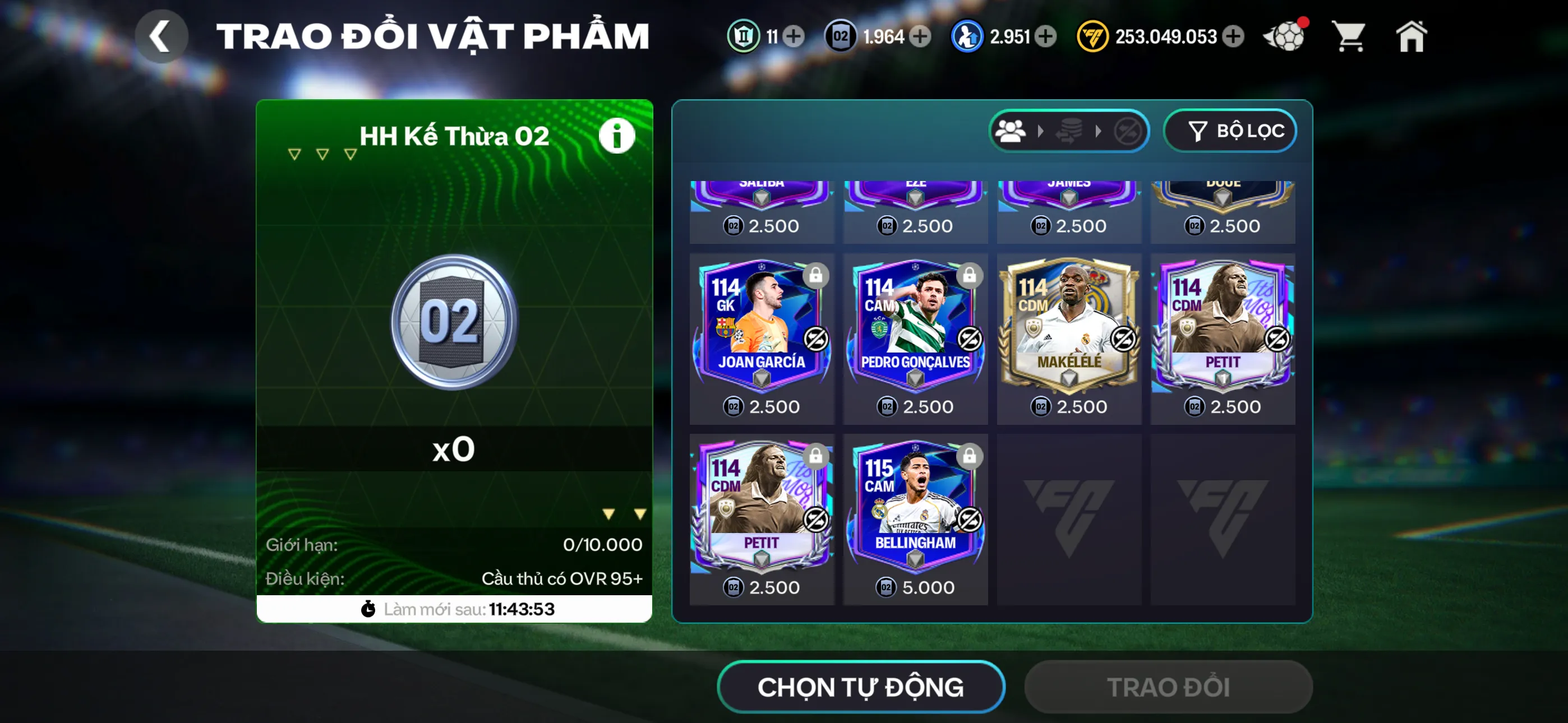Click the plus next to the 2.951 training currency
This screenshot has width=1568, height=723.
(x=1046, y=36)
